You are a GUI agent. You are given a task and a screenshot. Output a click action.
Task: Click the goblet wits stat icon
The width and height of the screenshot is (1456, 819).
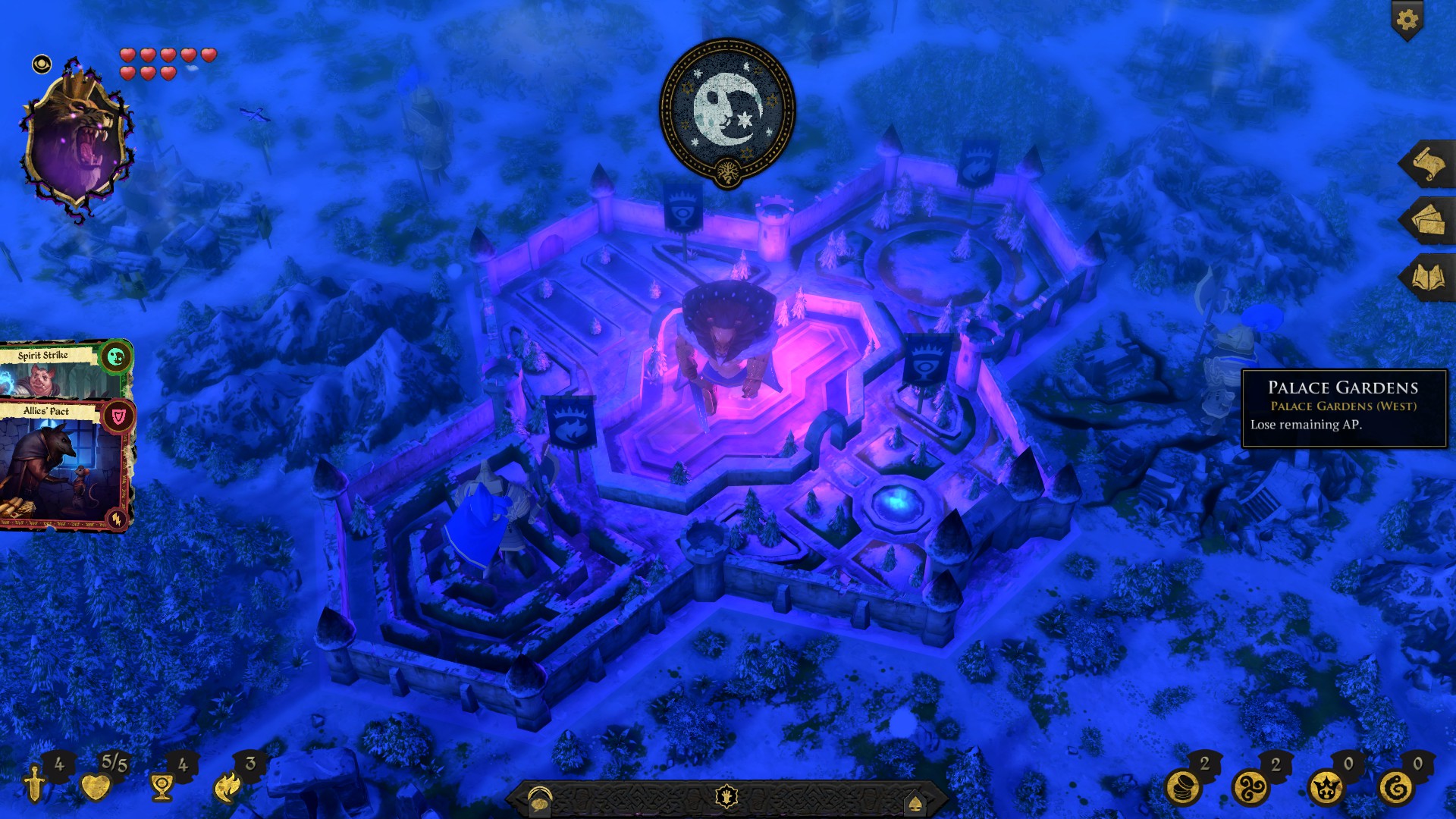(x=161, y=787)
